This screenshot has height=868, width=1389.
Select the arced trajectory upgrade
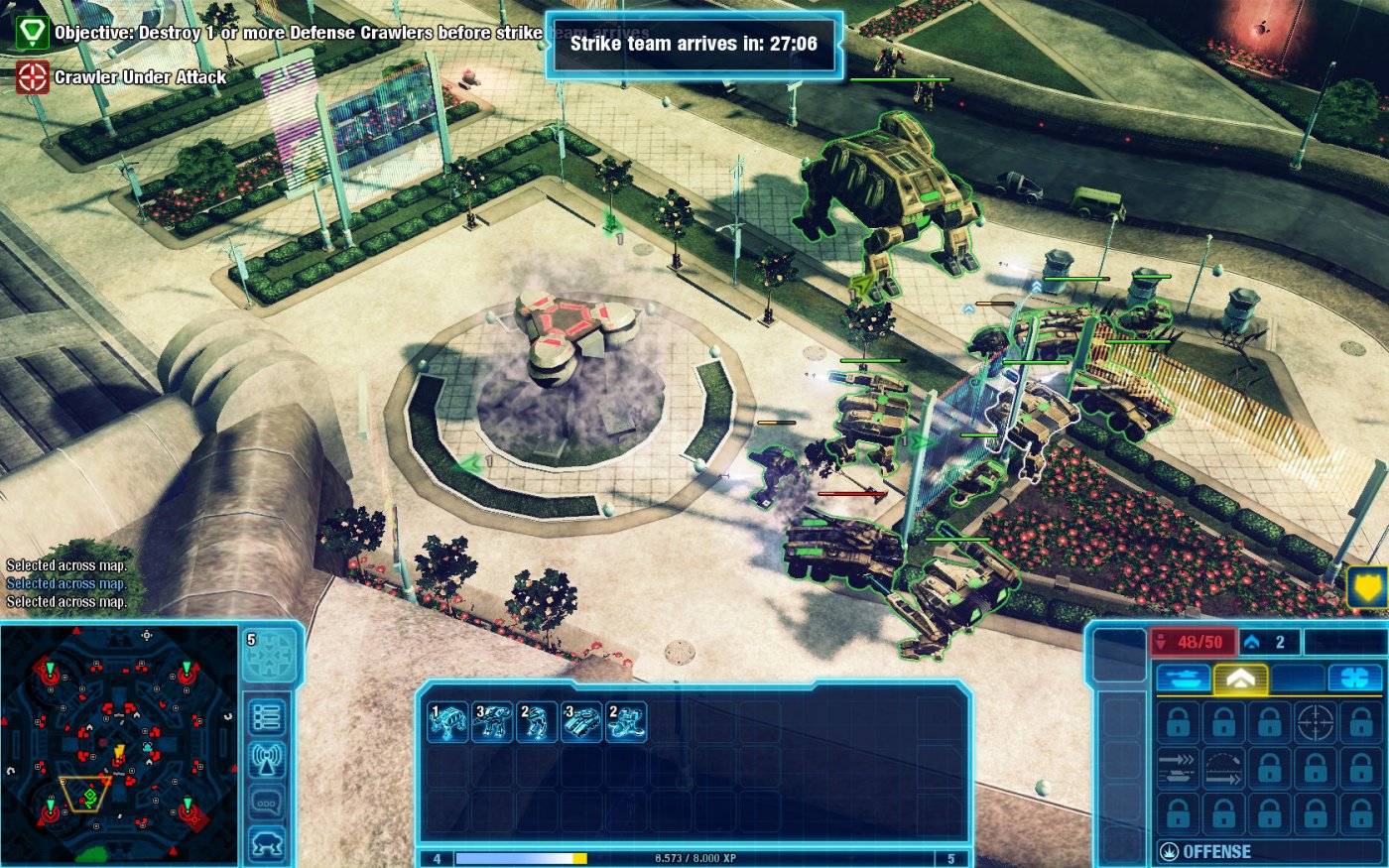click(1222, 767)
